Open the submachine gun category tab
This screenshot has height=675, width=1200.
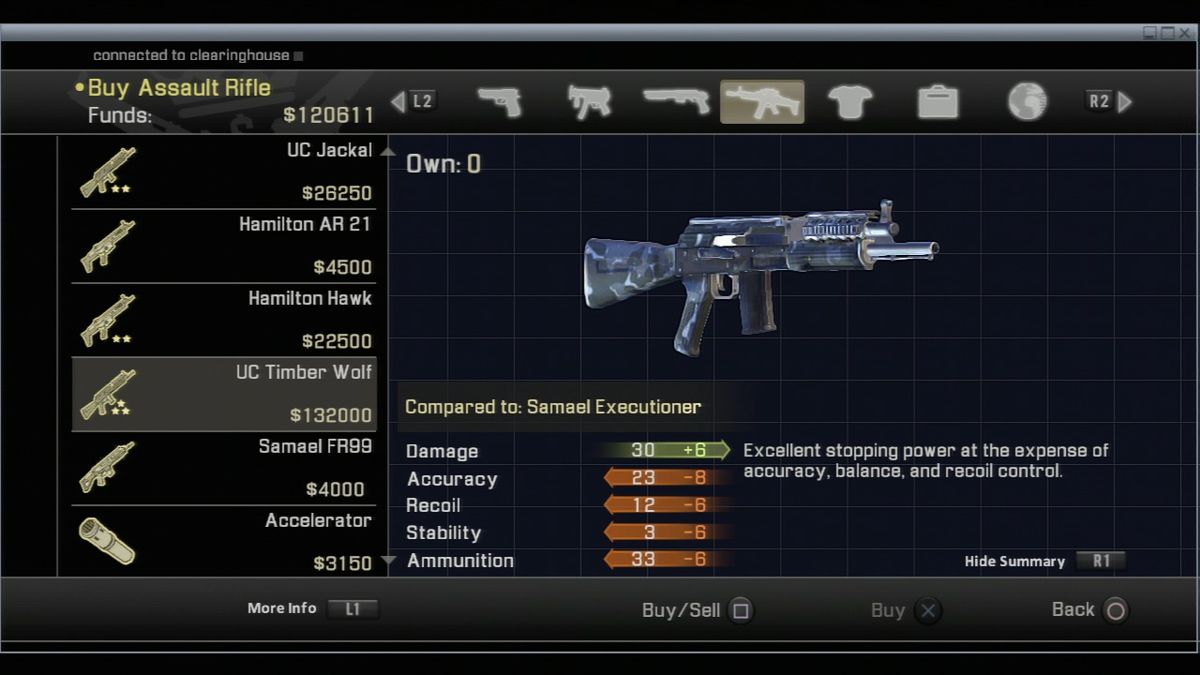pyautogui.click(x=589, y=102)
